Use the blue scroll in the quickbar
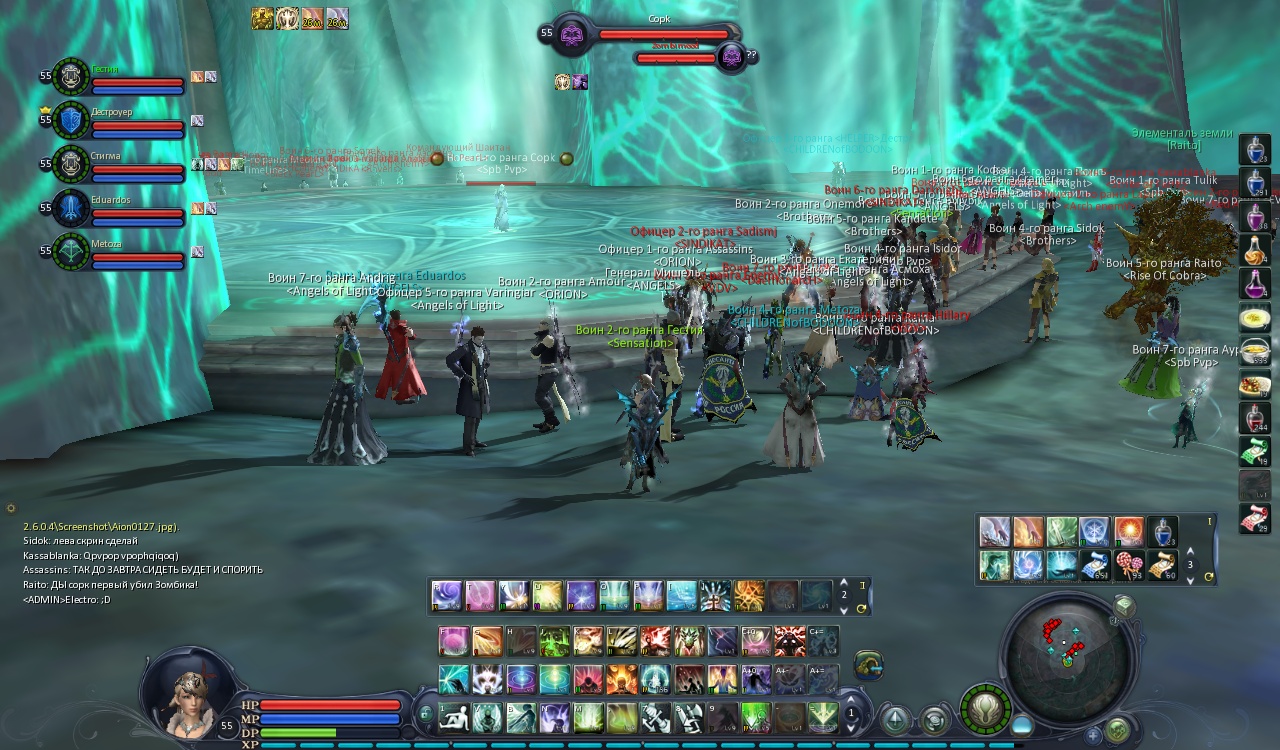The height and width of the screenshot is (750, 1280). click(x=1095, y=566)
